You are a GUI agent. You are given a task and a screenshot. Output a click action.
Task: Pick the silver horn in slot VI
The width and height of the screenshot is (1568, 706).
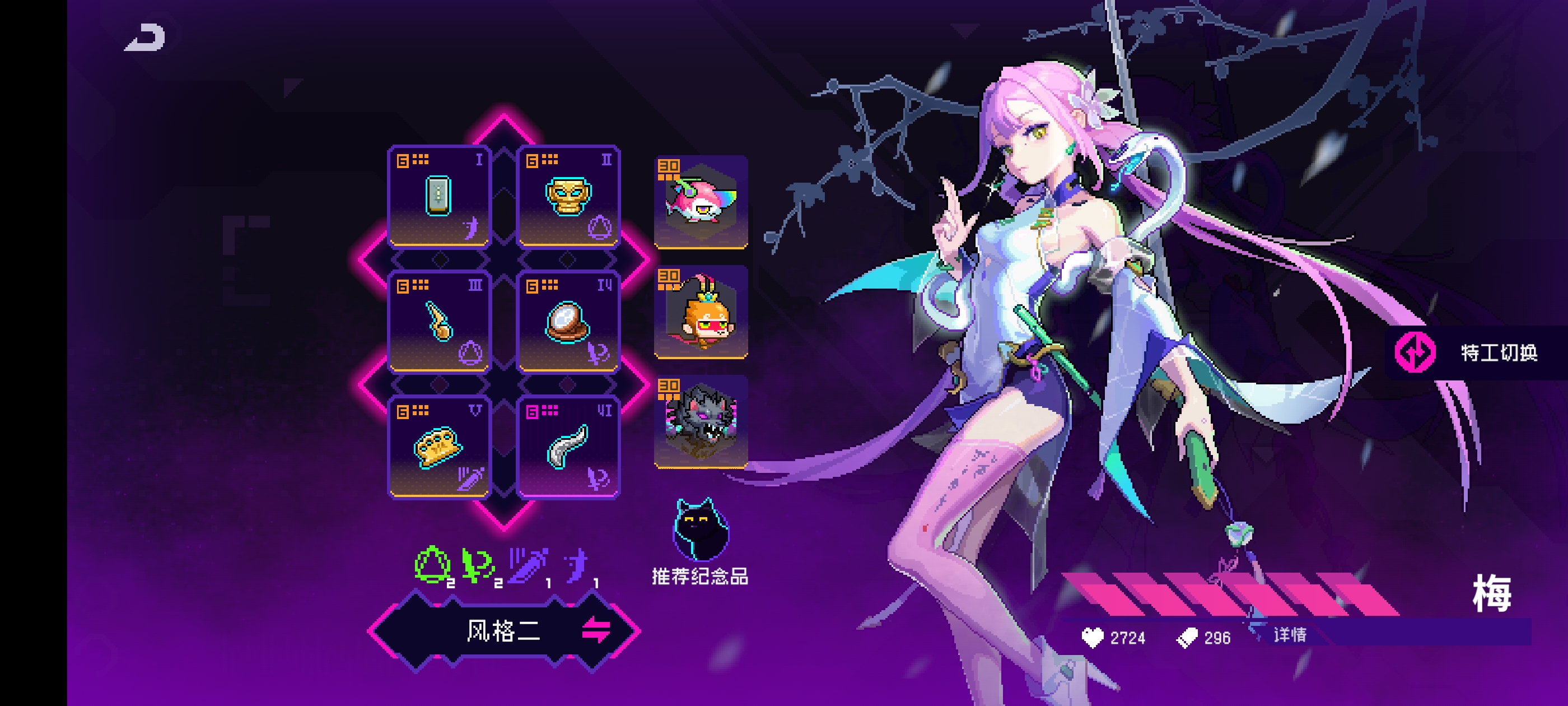[x=568, y=447]
